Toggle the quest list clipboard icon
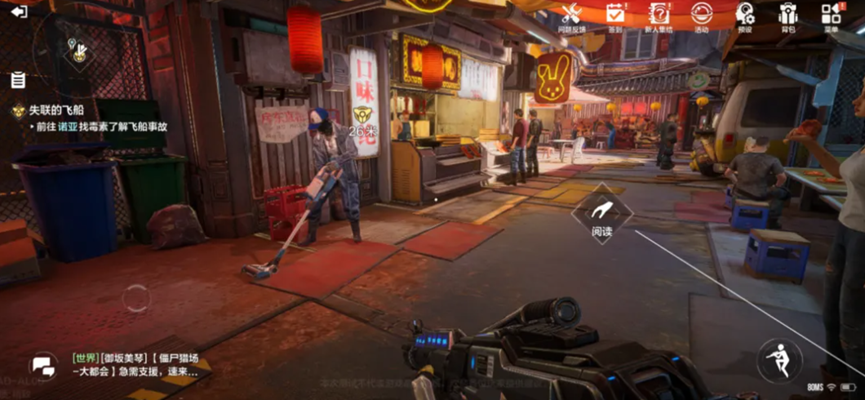The width and height of the screenshot is (865, 400). [x=18, y=80]
